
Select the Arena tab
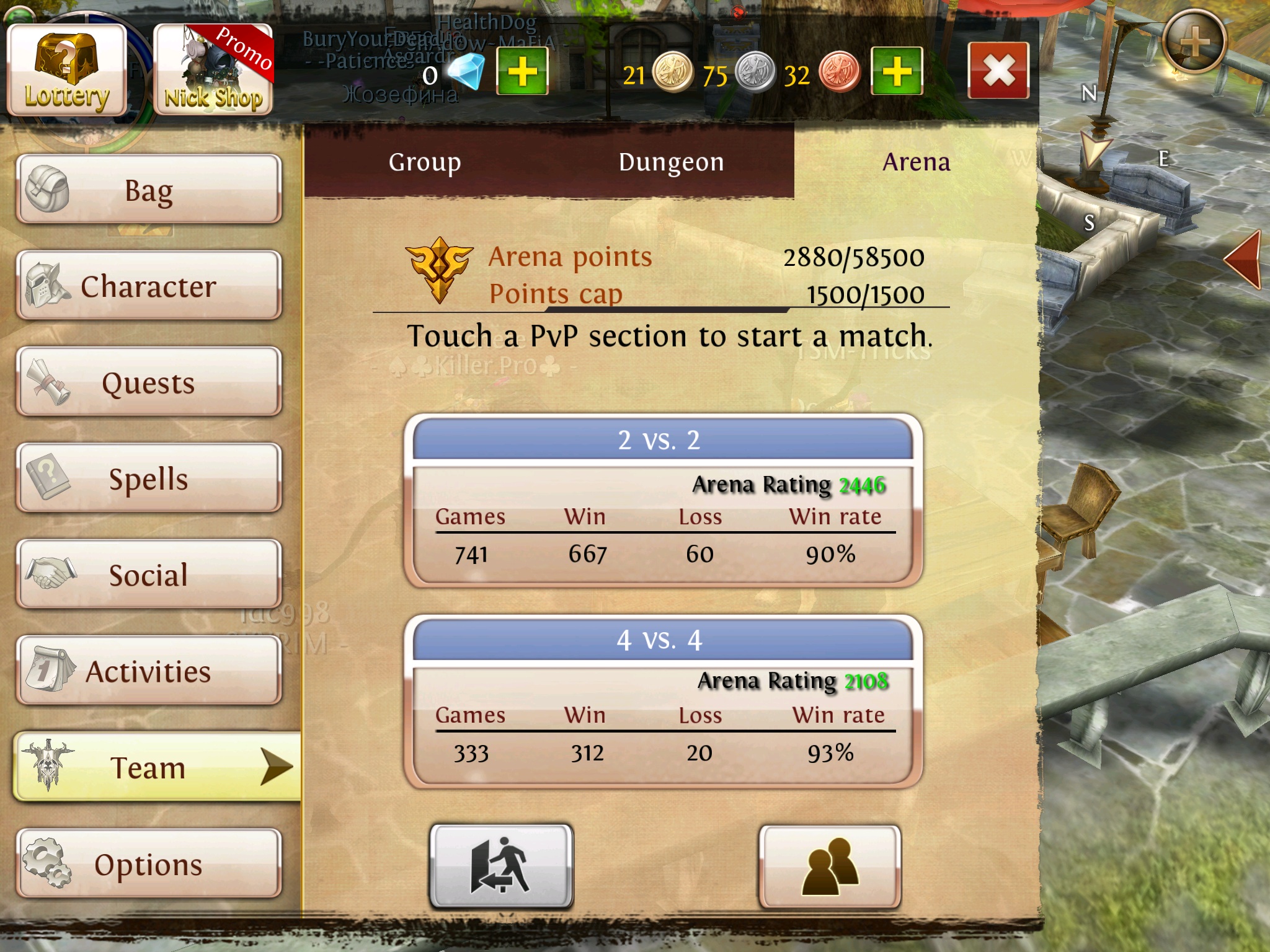916,162
